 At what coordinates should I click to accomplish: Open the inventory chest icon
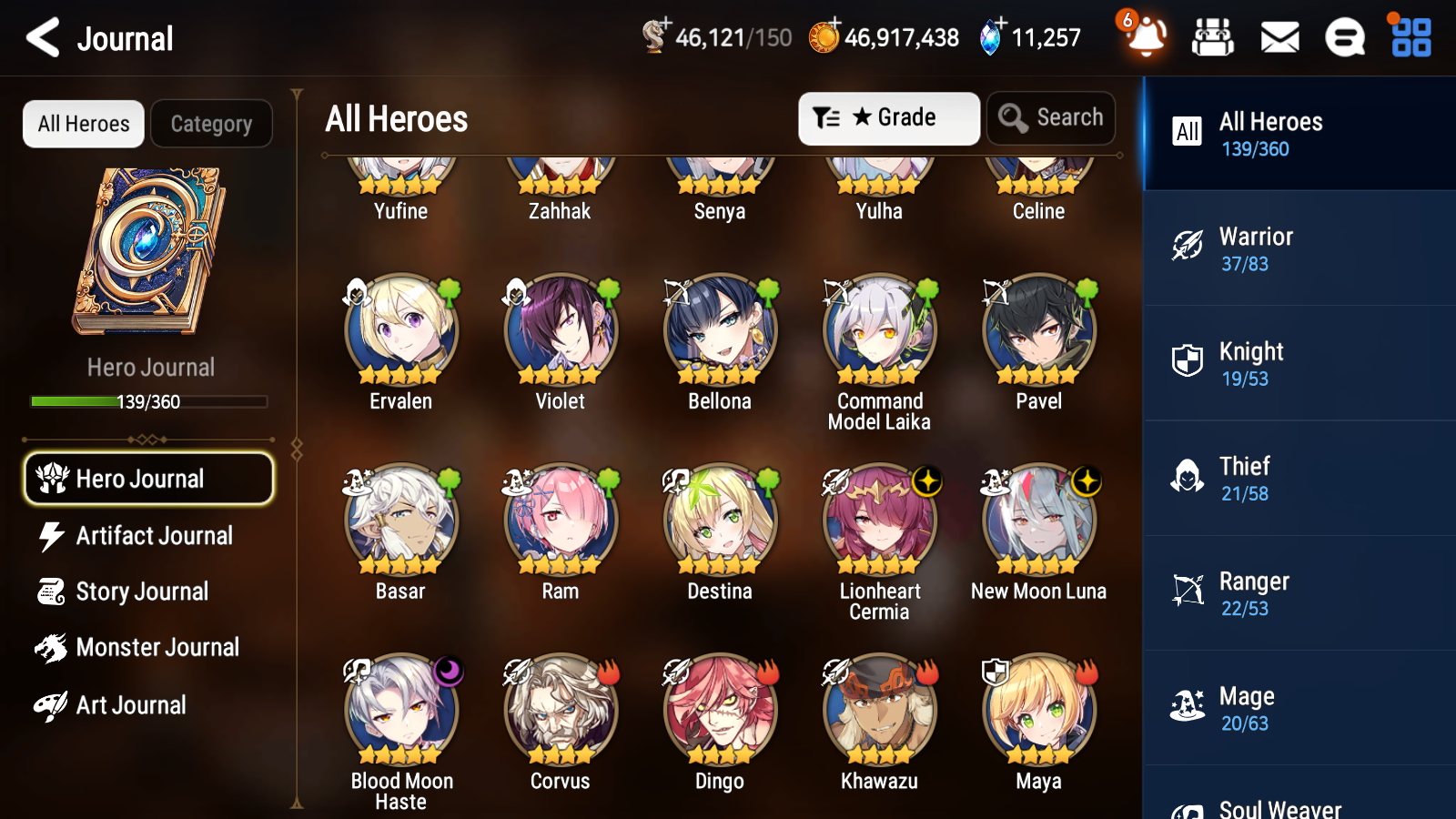(1212, 37)
